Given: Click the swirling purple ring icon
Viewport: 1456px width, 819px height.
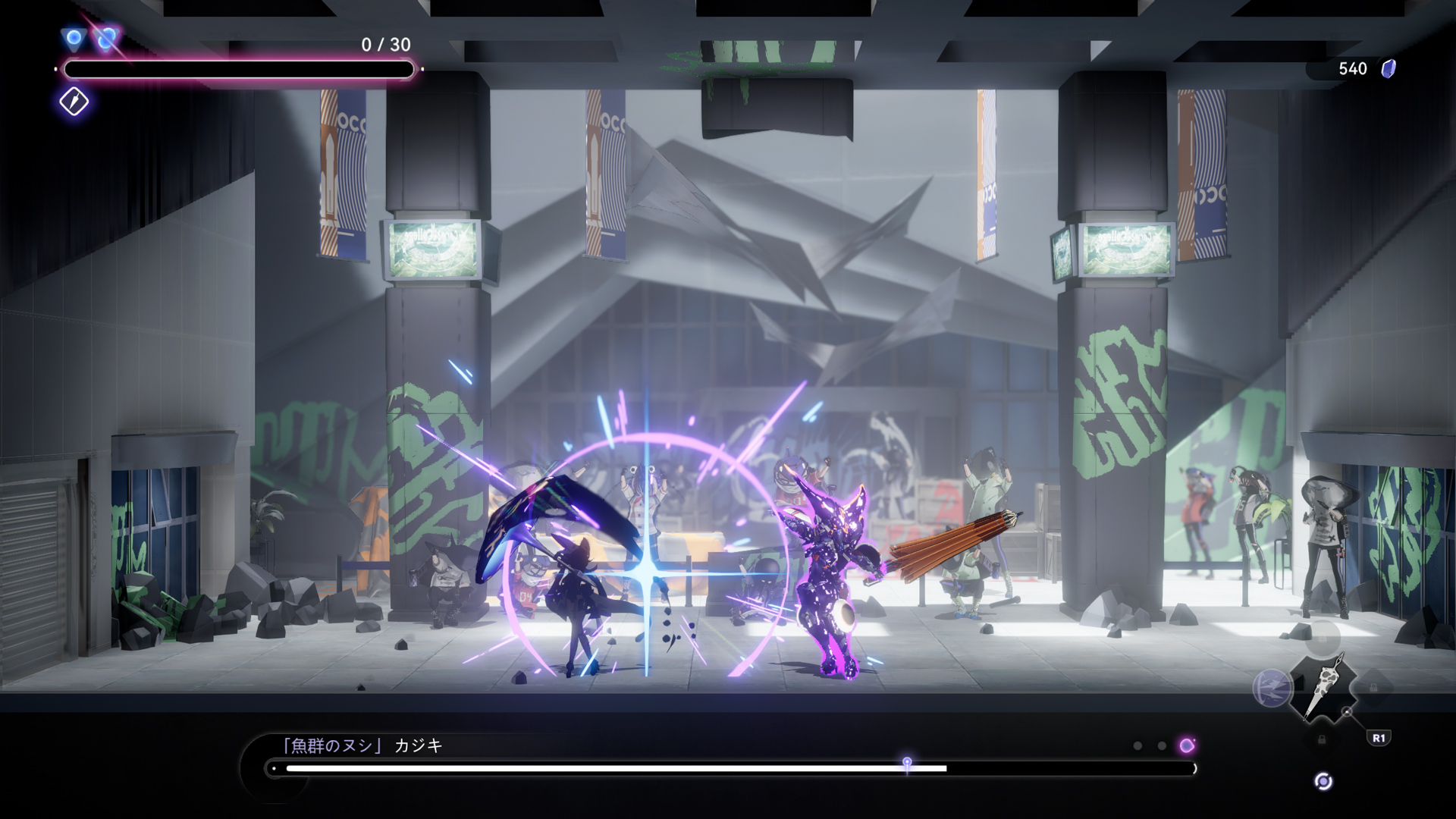Looking at the screenshot, I should 1323,782.
